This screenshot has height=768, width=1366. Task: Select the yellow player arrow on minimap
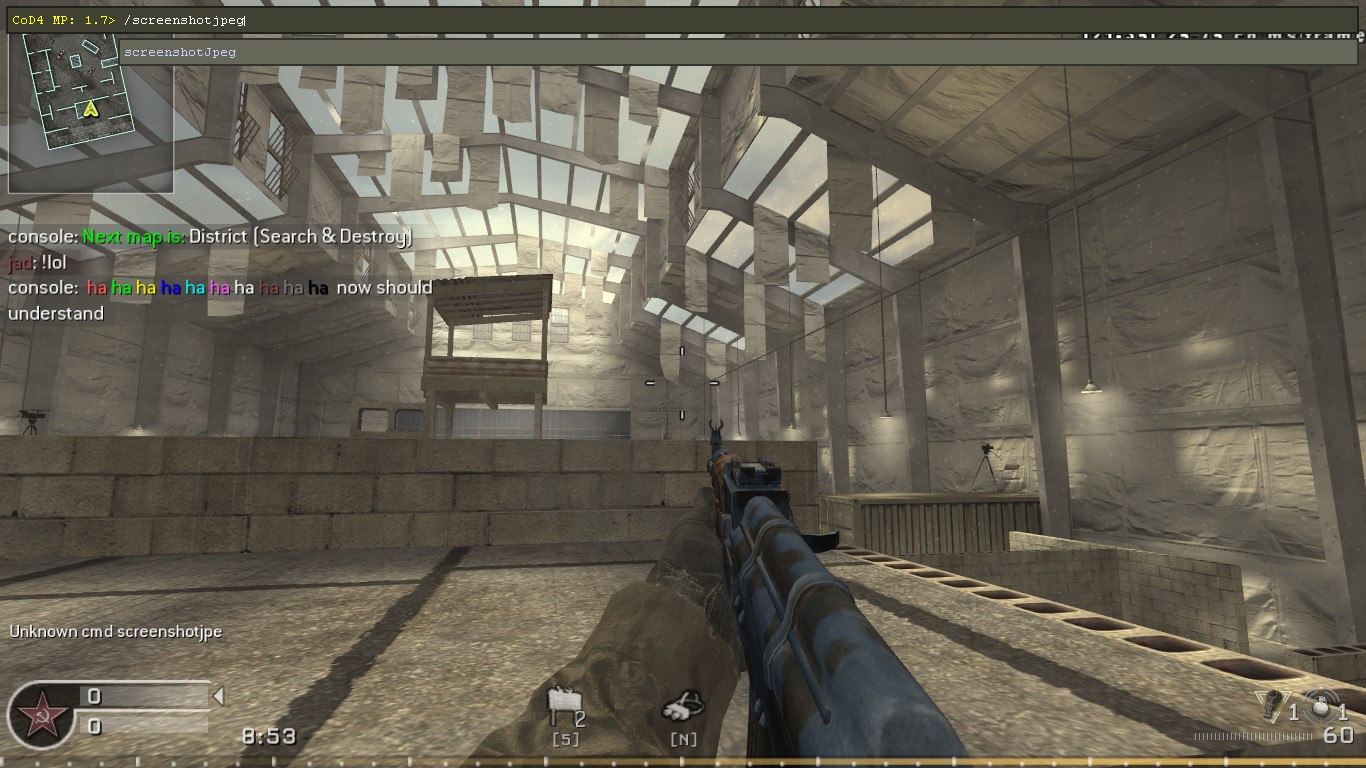tap(90, 108)
